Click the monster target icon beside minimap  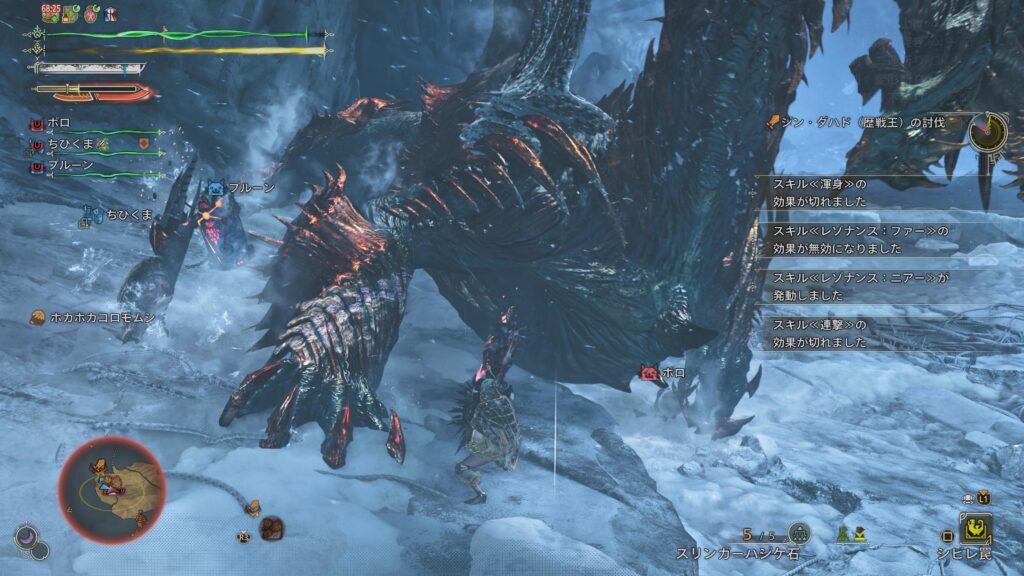(x=271, y=527)
